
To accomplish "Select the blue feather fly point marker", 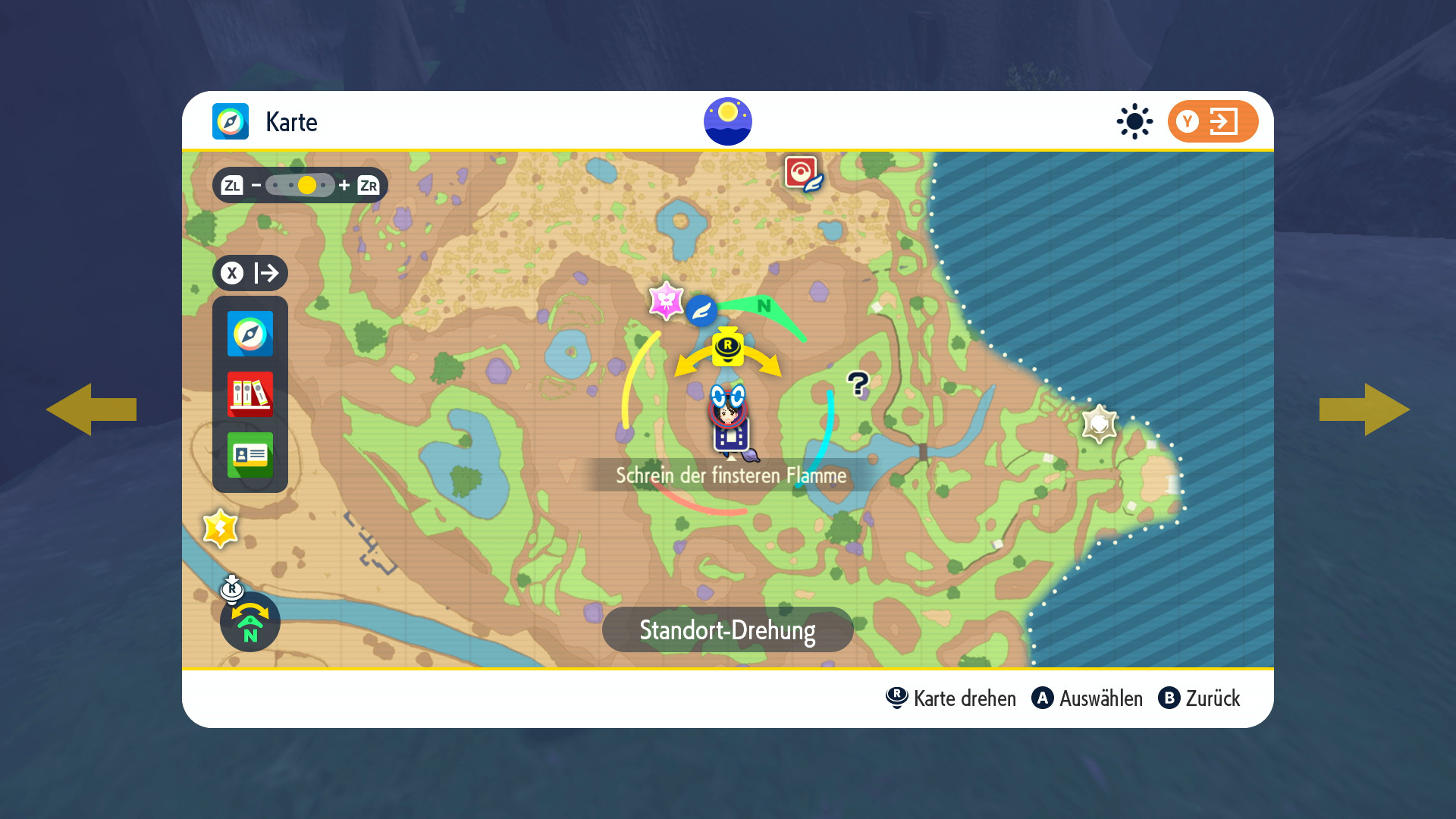I will point(701,310).
